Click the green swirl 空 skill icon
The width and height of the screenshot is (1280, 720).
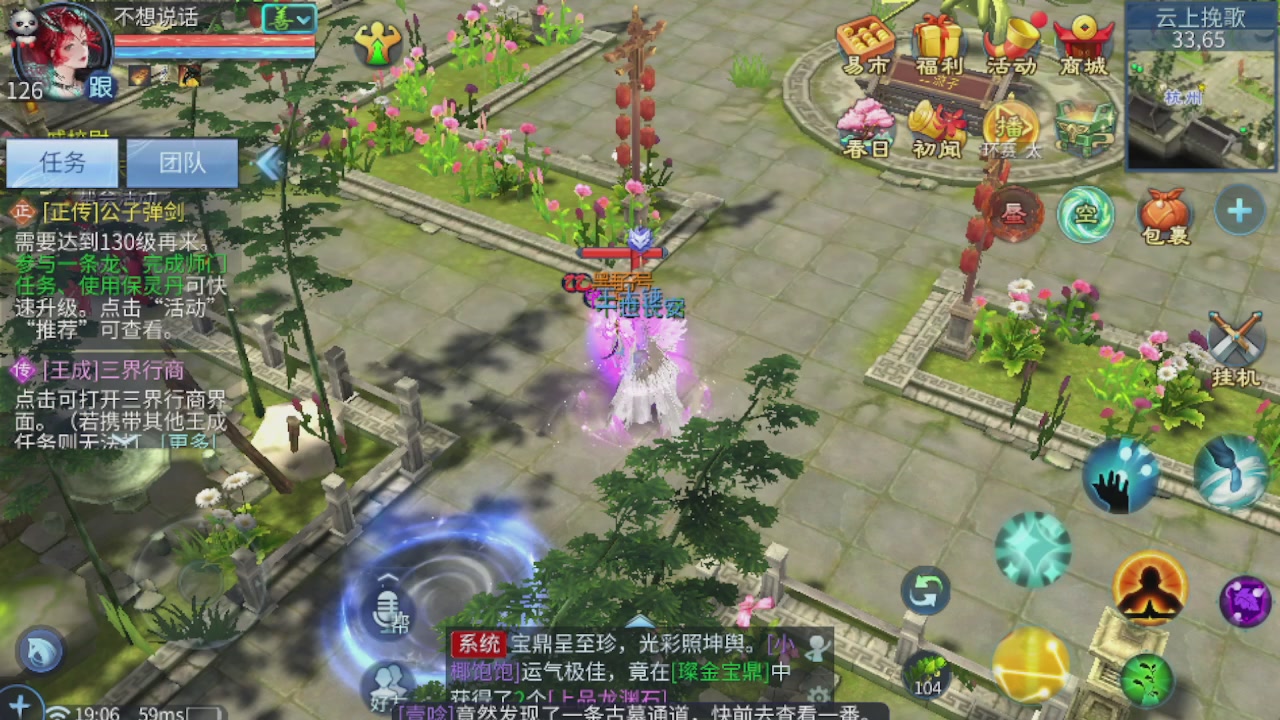(1086, 213)
